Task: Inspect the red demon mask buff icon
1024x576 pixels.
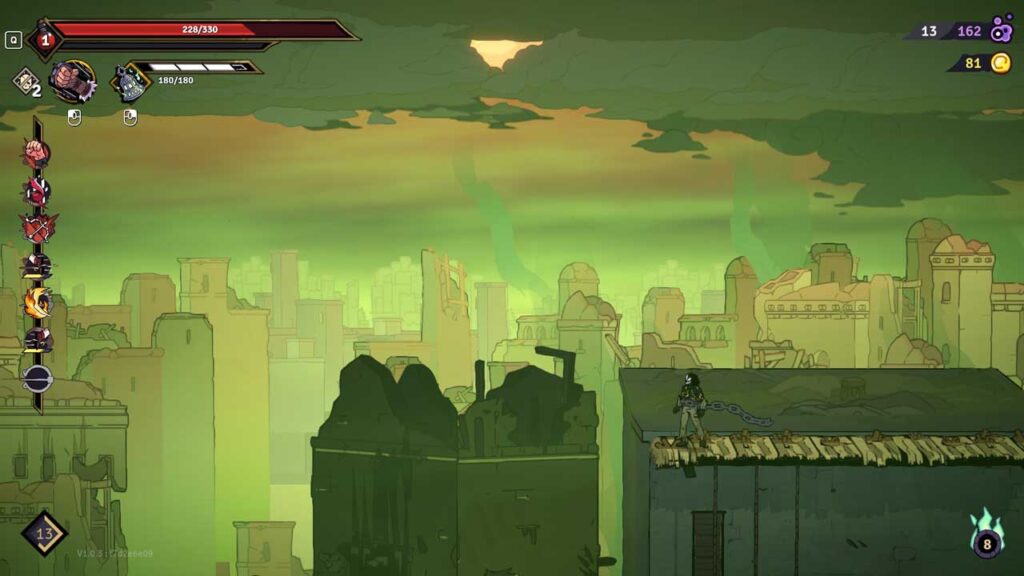Action: click(x=37, y=191)
